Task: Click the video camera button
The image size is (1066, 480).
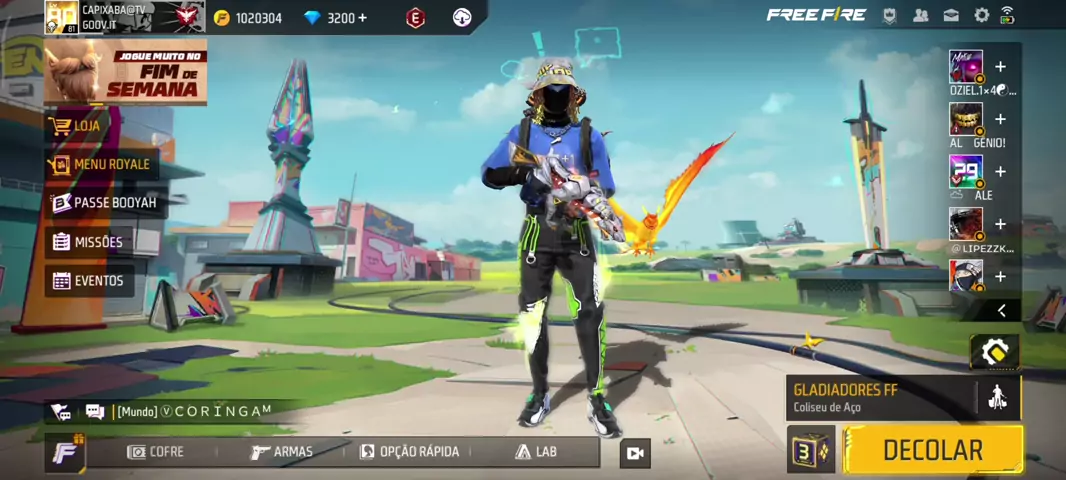Action: coord(634,453)
